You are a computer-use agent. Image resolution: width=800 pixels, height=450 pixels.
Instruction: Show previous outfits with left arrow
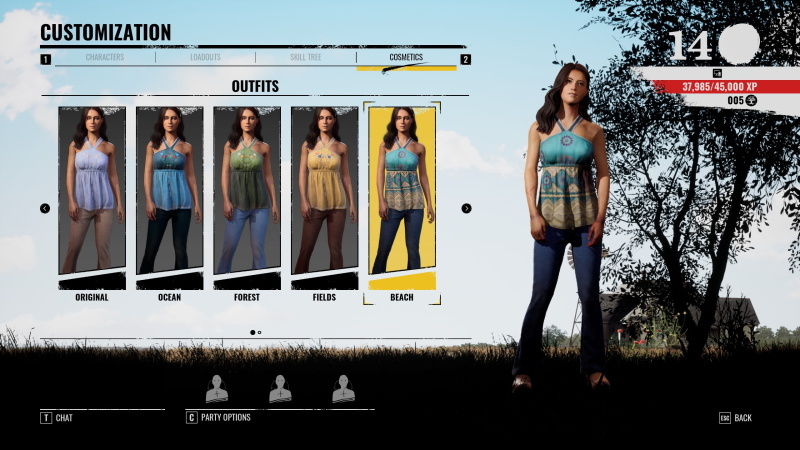click(x=45, y=208)
